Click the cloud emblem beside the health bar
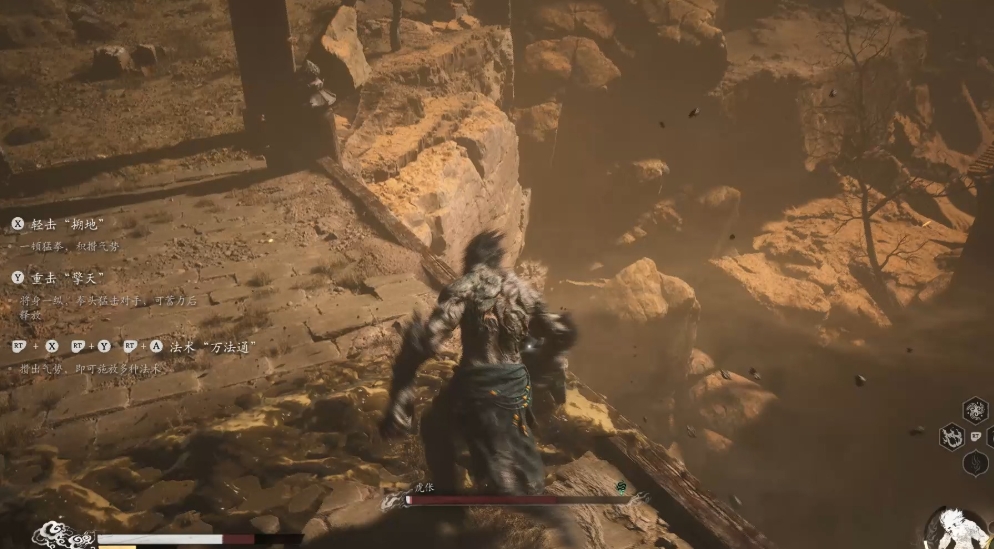The image size is (994, 549). coord(62,536)
